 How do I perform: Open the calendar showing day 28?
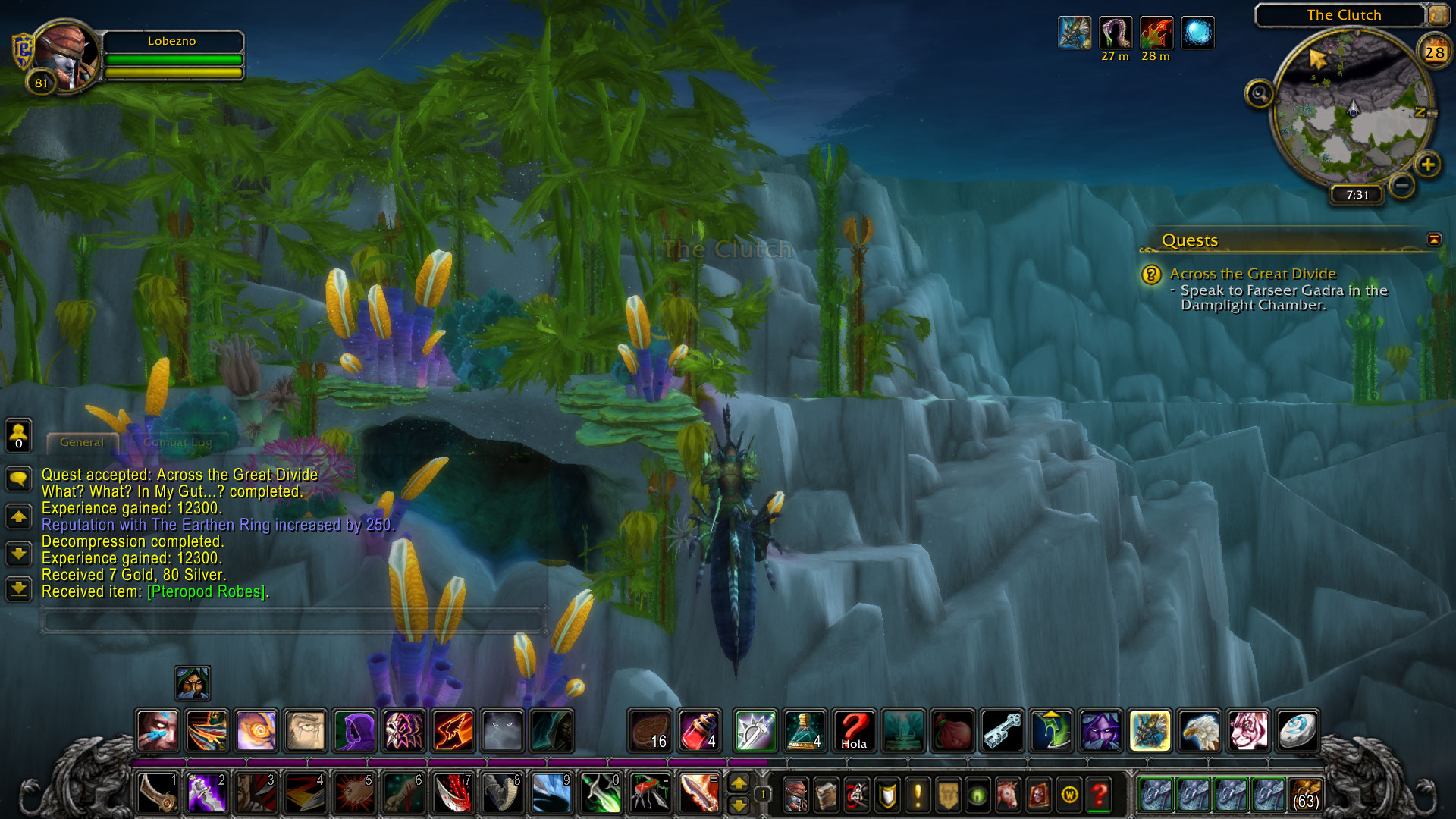pyautogui.click(x=1434, y=52)
